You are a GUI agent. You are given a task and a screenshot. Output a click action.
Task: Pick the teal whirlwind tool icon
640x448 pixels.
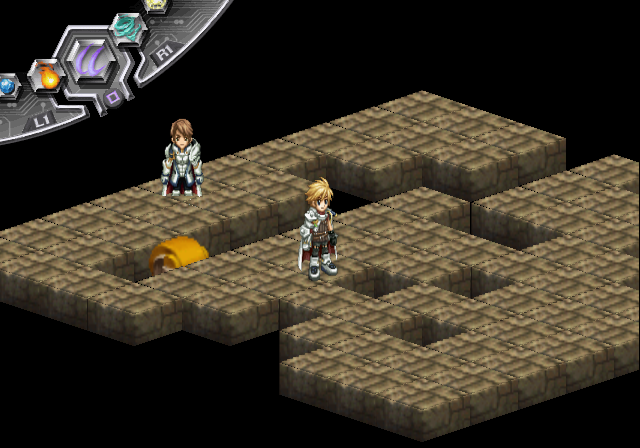click(127, 26)
